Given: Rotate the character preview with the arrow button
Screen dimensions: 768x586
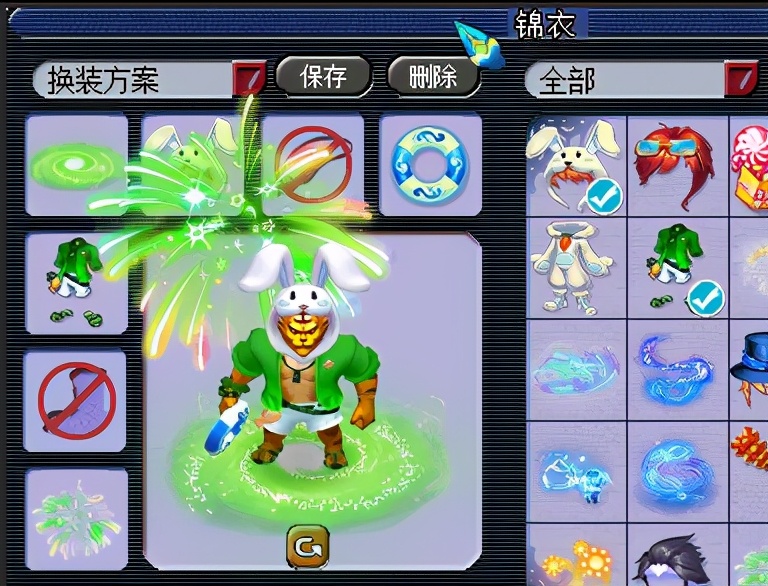Looking at the screenshot, I should click(x=306, y=546).
